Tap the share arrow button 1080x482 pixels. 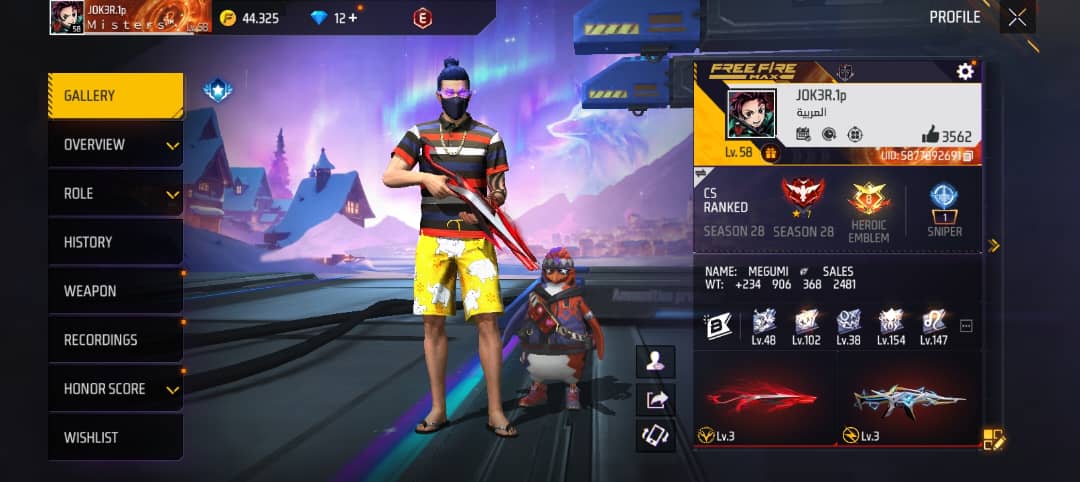[656, 400]
